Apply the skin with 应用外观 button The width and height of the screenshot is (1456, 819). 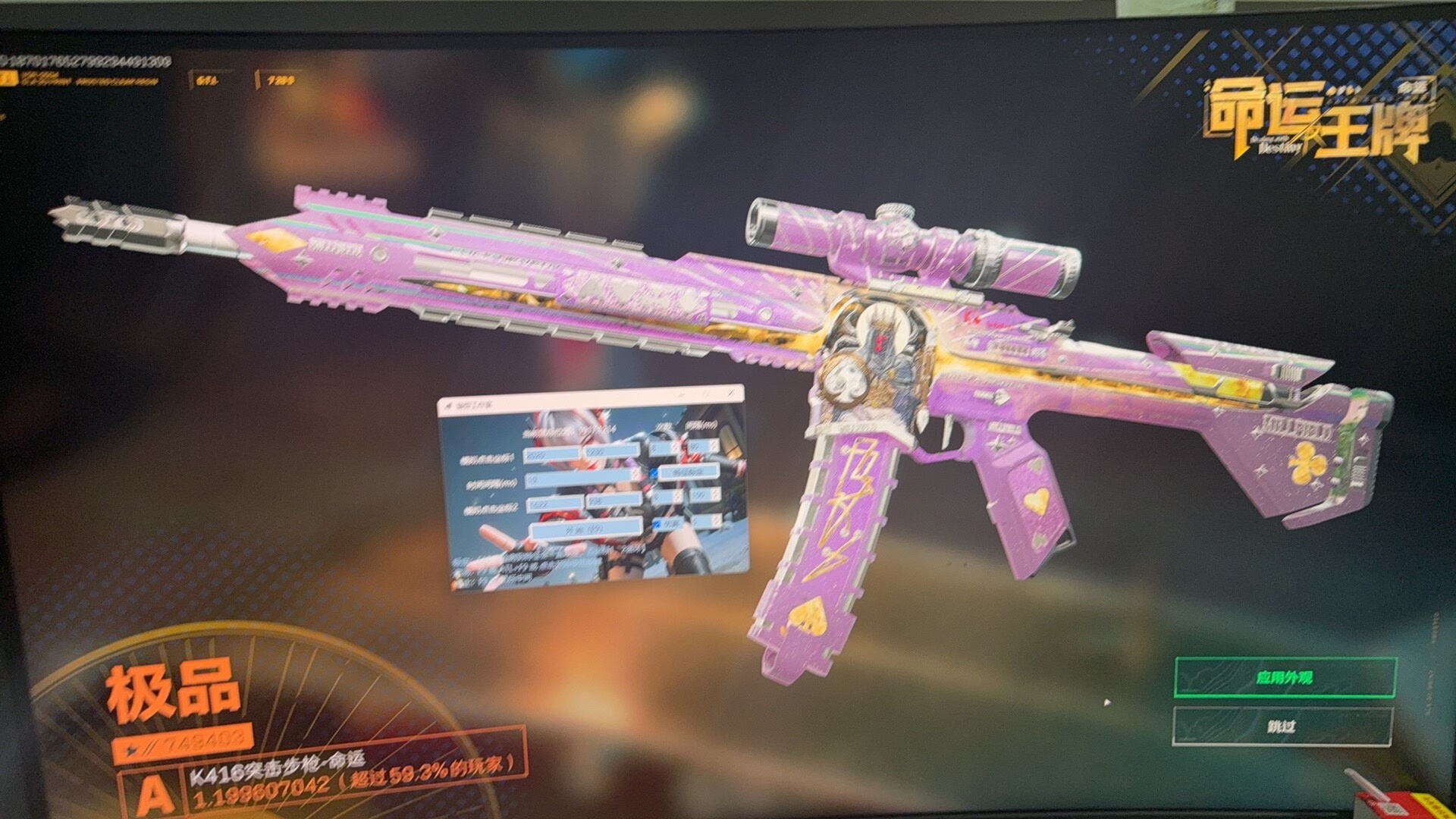pos(1285,677)
